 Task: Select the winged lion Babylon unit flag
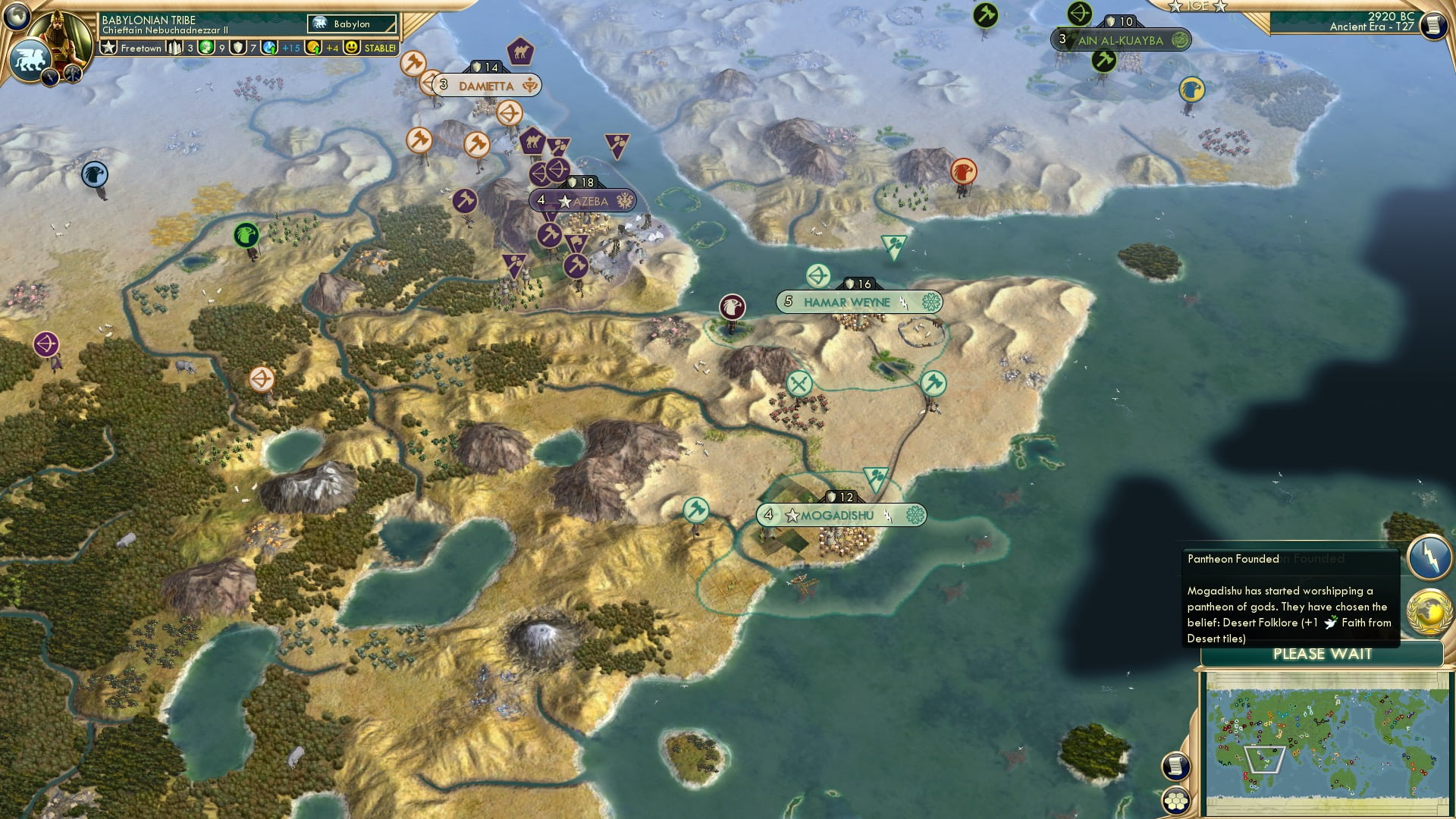30,61
